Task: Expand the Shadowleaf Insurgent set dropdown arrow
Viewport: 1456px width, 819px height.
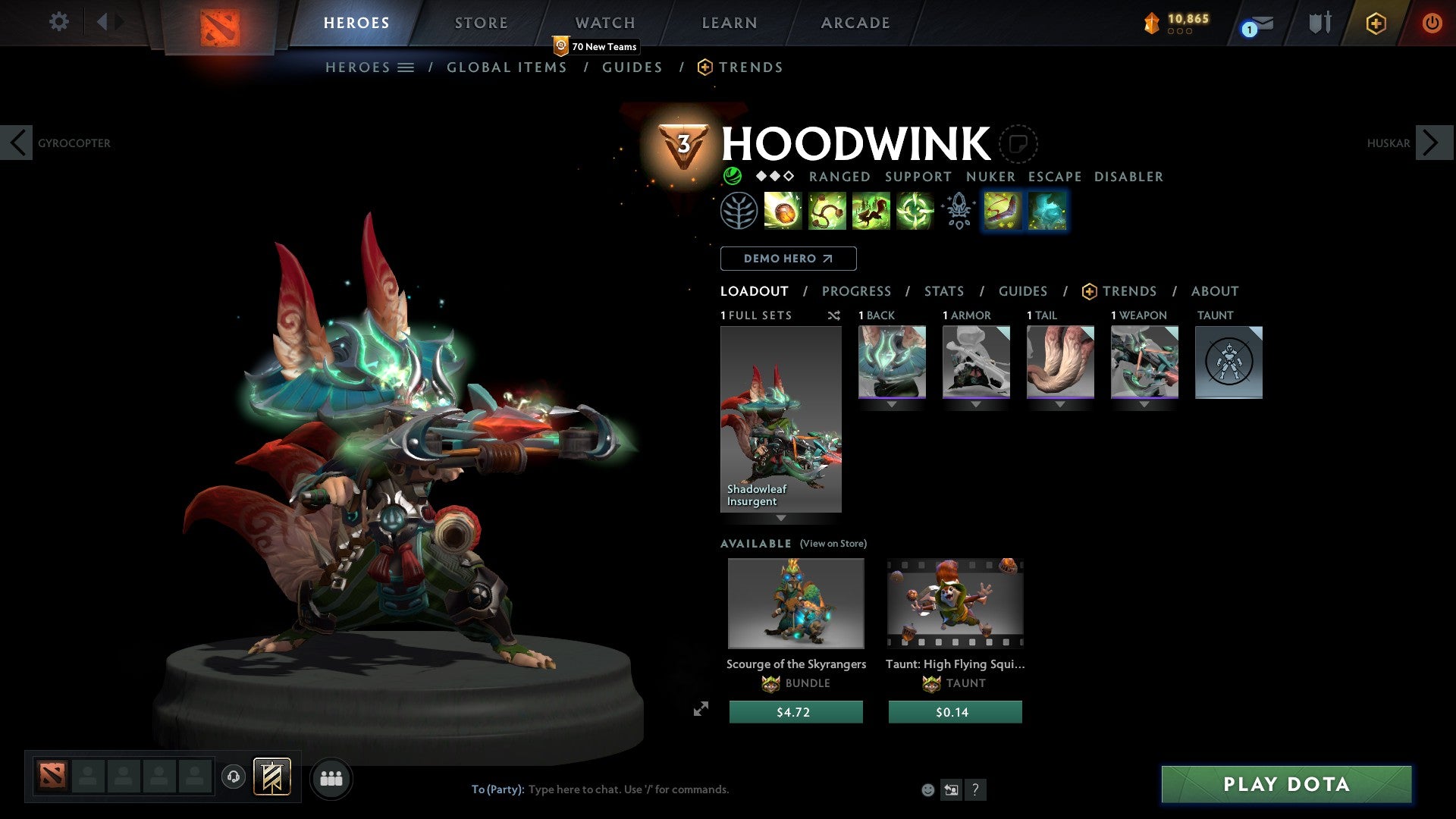Action: pos(781,517)
